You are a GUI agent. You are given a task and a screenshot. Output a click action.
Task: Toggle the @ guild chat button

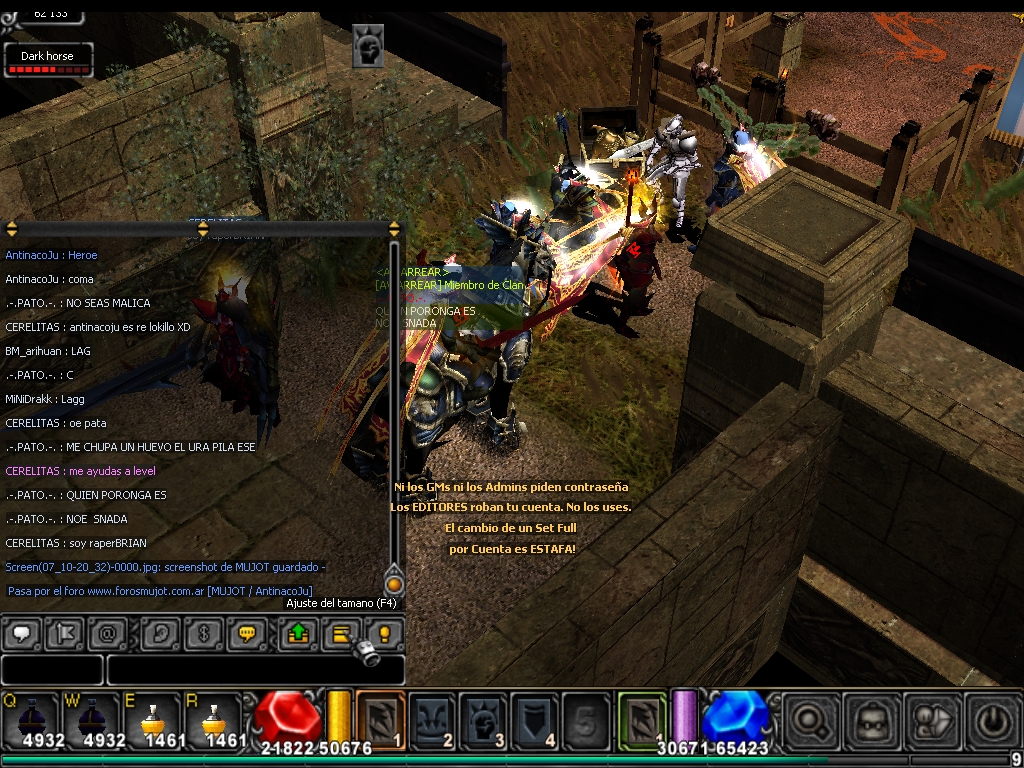click(108, 633)
